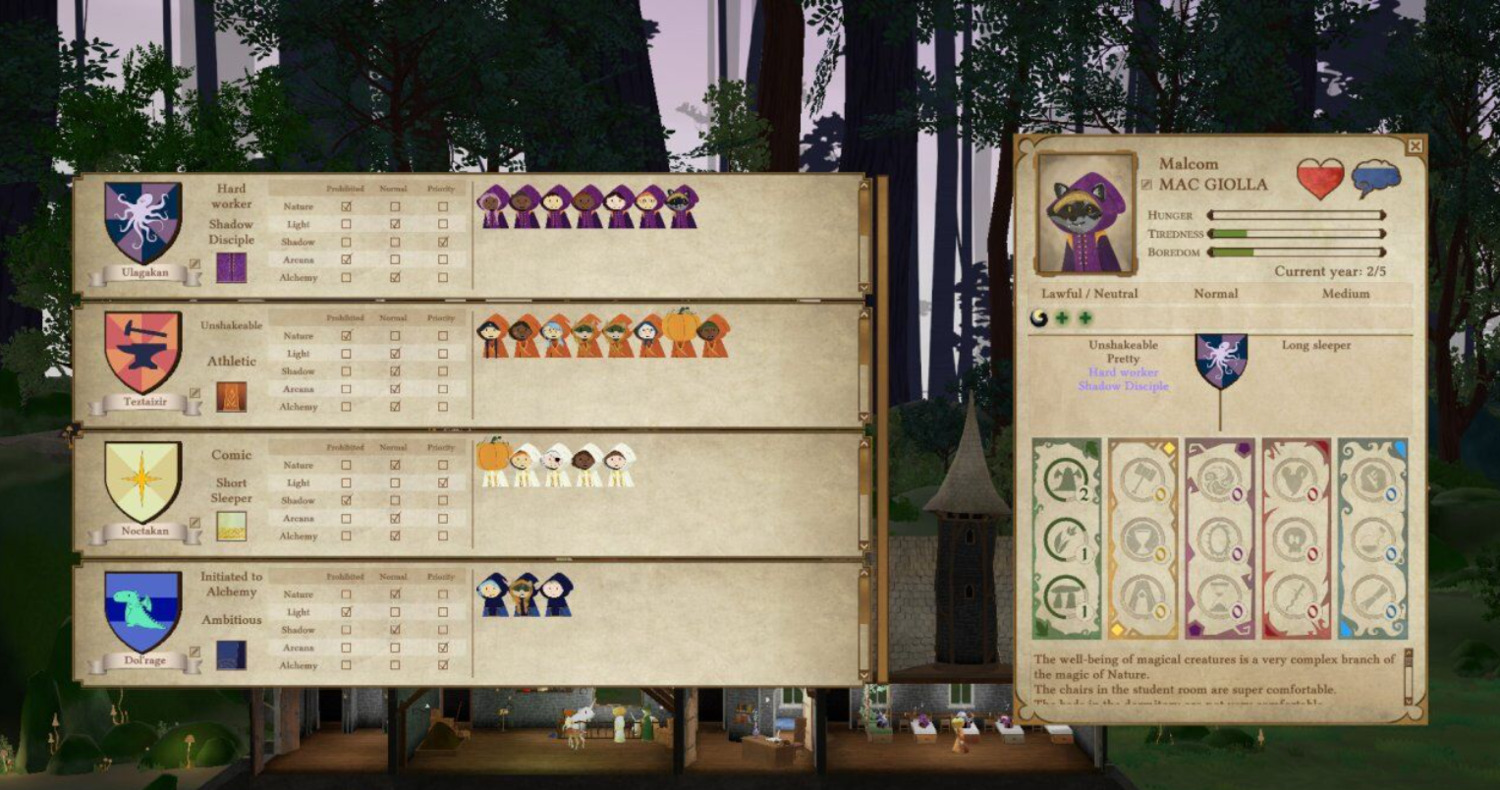Toggle Noctakan's Shadow Prohibited checkbox
Viewport: 1500px width, 790px height.
click(x=346, y=500)
